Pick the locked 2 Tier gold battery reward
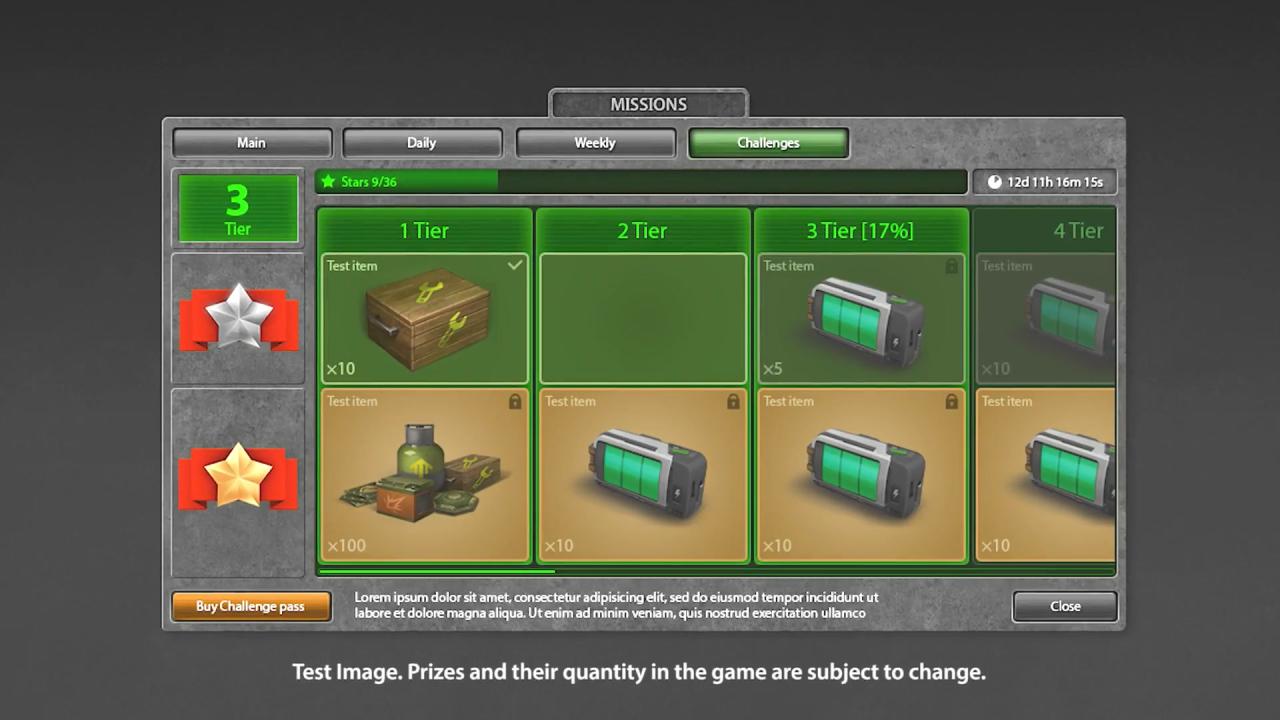This screenshot has width=1280, height=720. (x=643, y=475)
